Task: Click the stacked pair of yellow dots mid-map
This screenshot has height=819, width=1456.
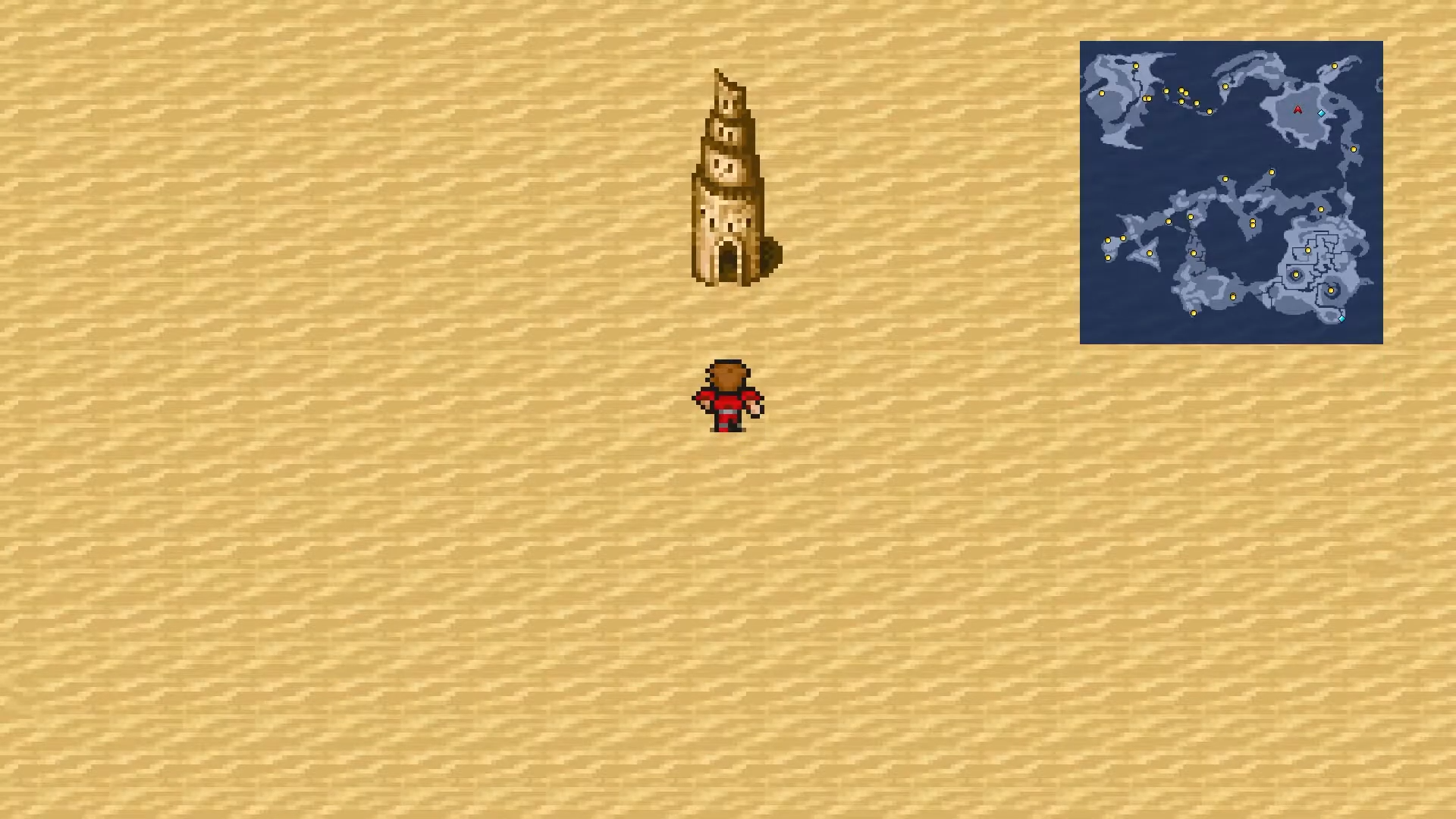Action: [x=1252, y=223]
